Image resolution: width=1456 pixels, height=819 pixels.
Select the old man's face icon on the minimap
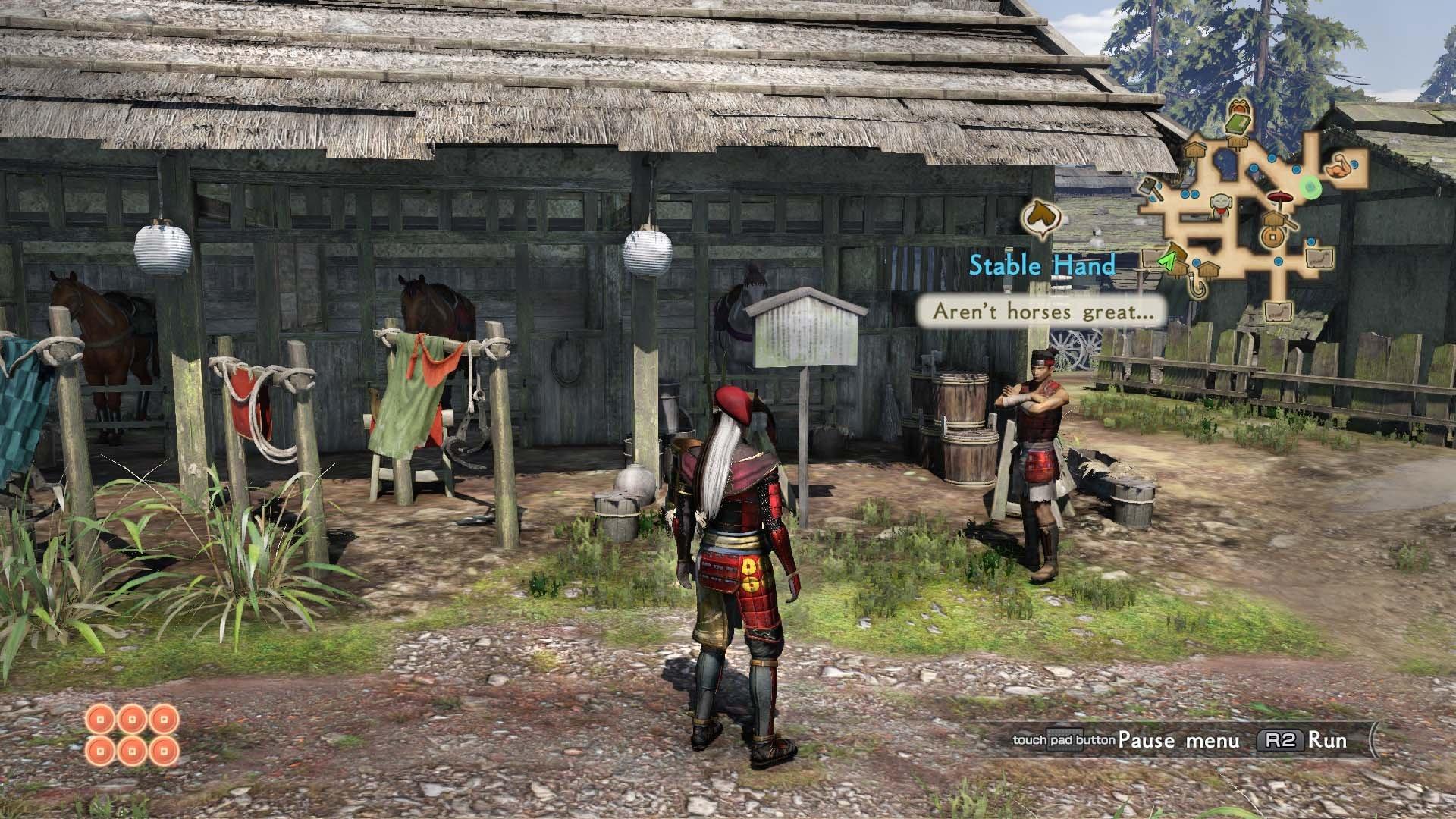coord(1219,204)
